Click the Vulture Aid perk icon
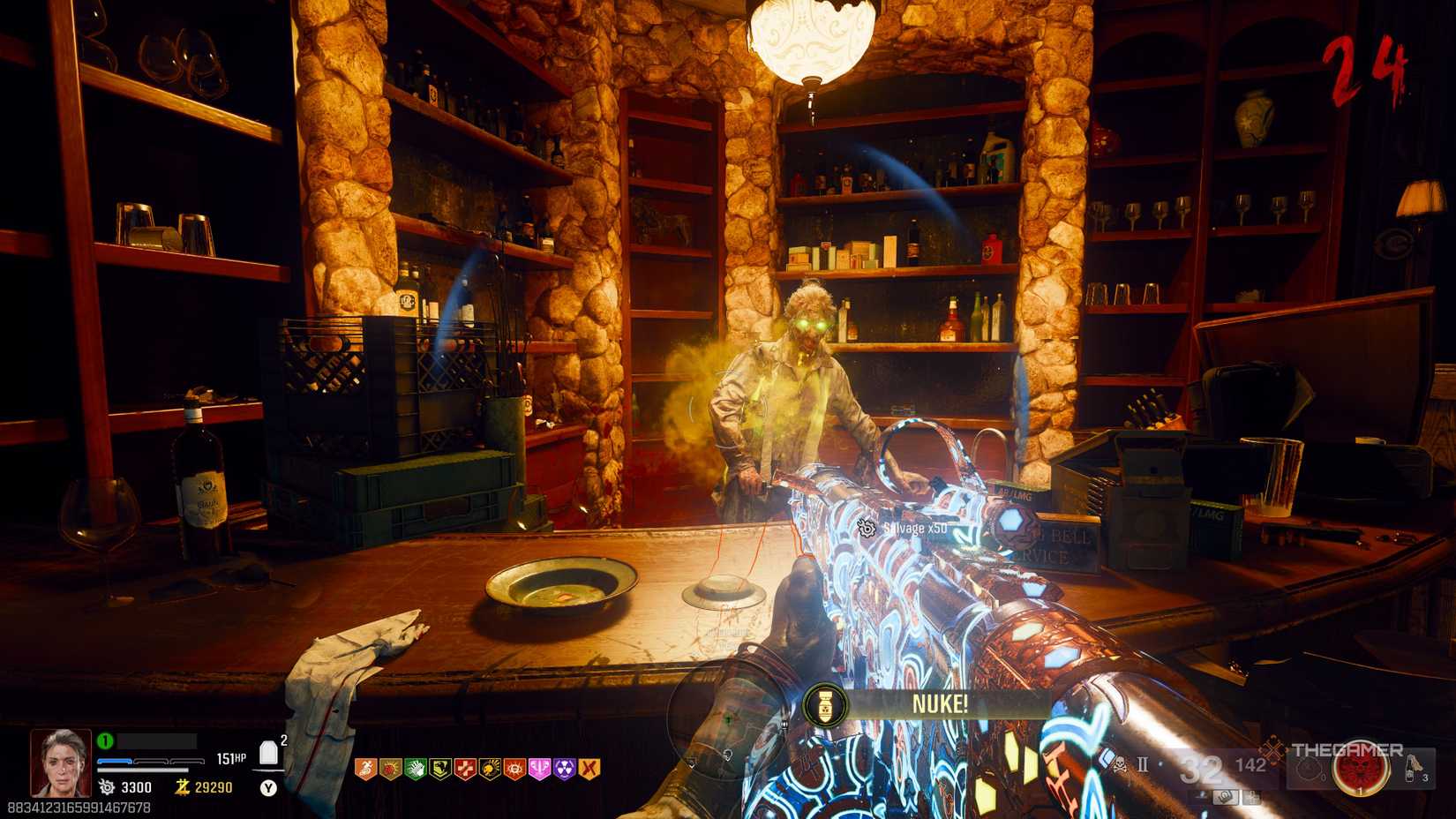The width and height of the screenshot is (1456, 819). [439, 768]
